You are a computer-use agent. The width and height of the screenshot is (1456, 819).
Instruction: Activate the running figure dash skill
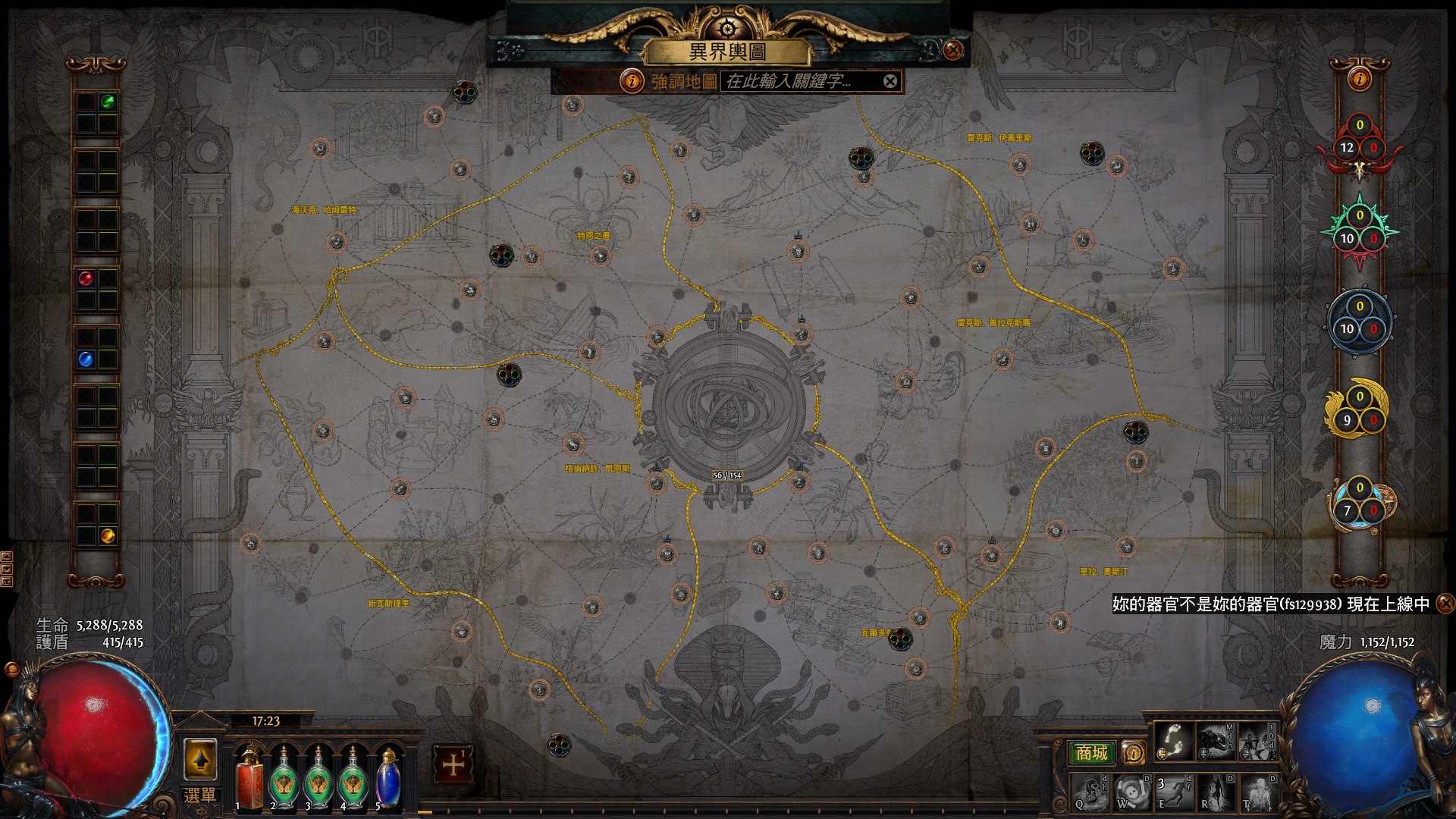(1173, 792)
